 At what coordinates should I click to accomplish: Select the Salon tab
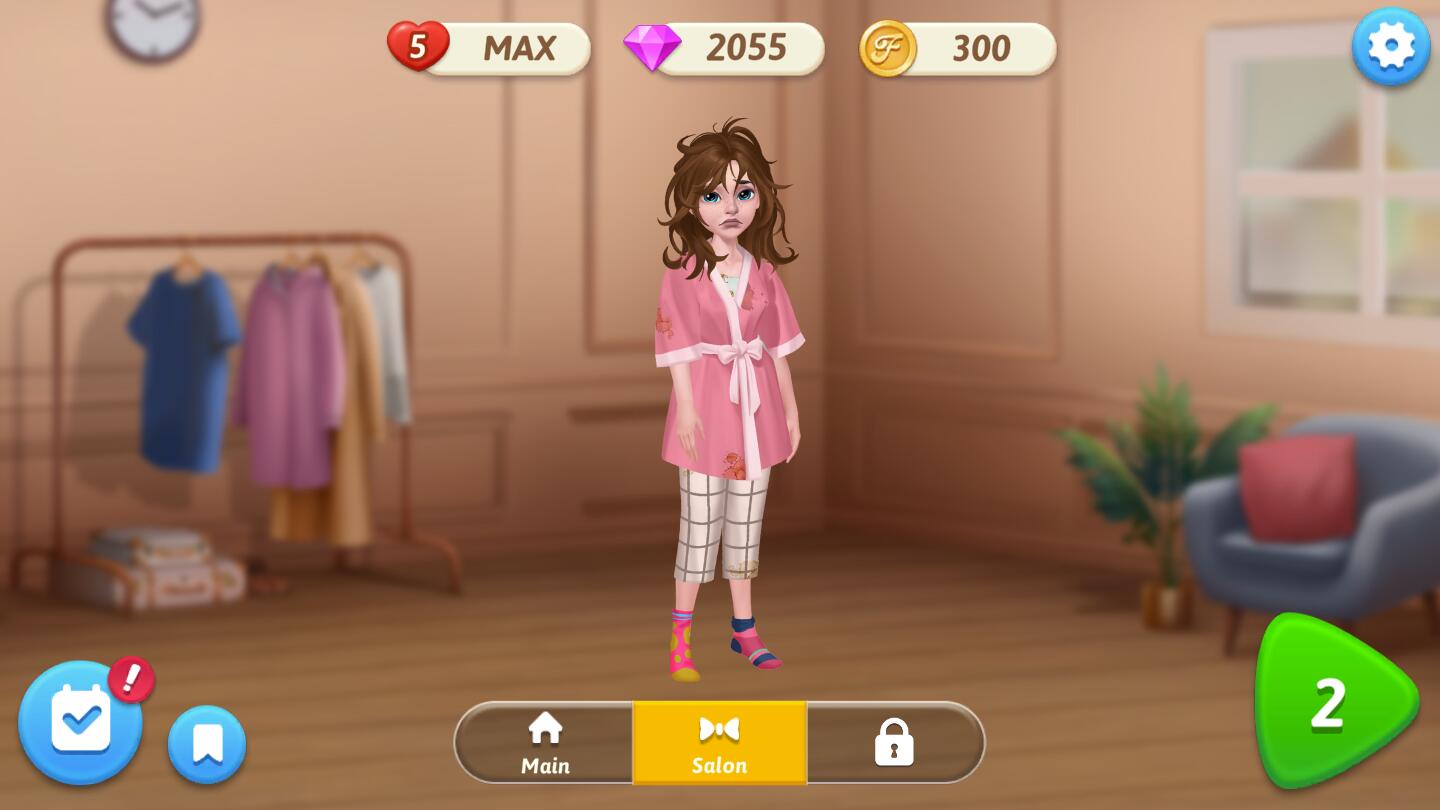[719, 743]
